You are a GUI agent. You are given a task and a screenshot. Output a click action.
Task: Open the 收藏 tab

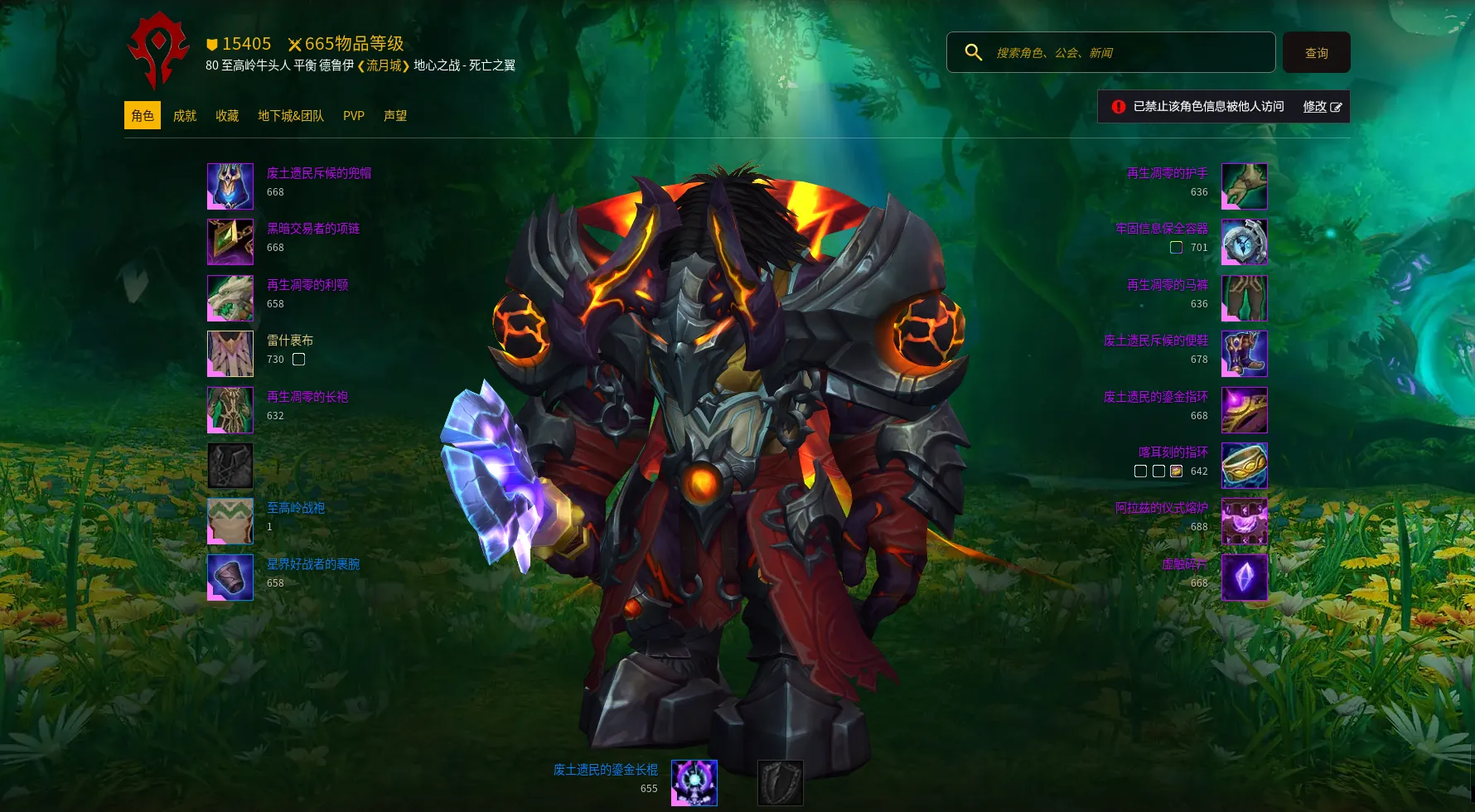pos(227,116)
